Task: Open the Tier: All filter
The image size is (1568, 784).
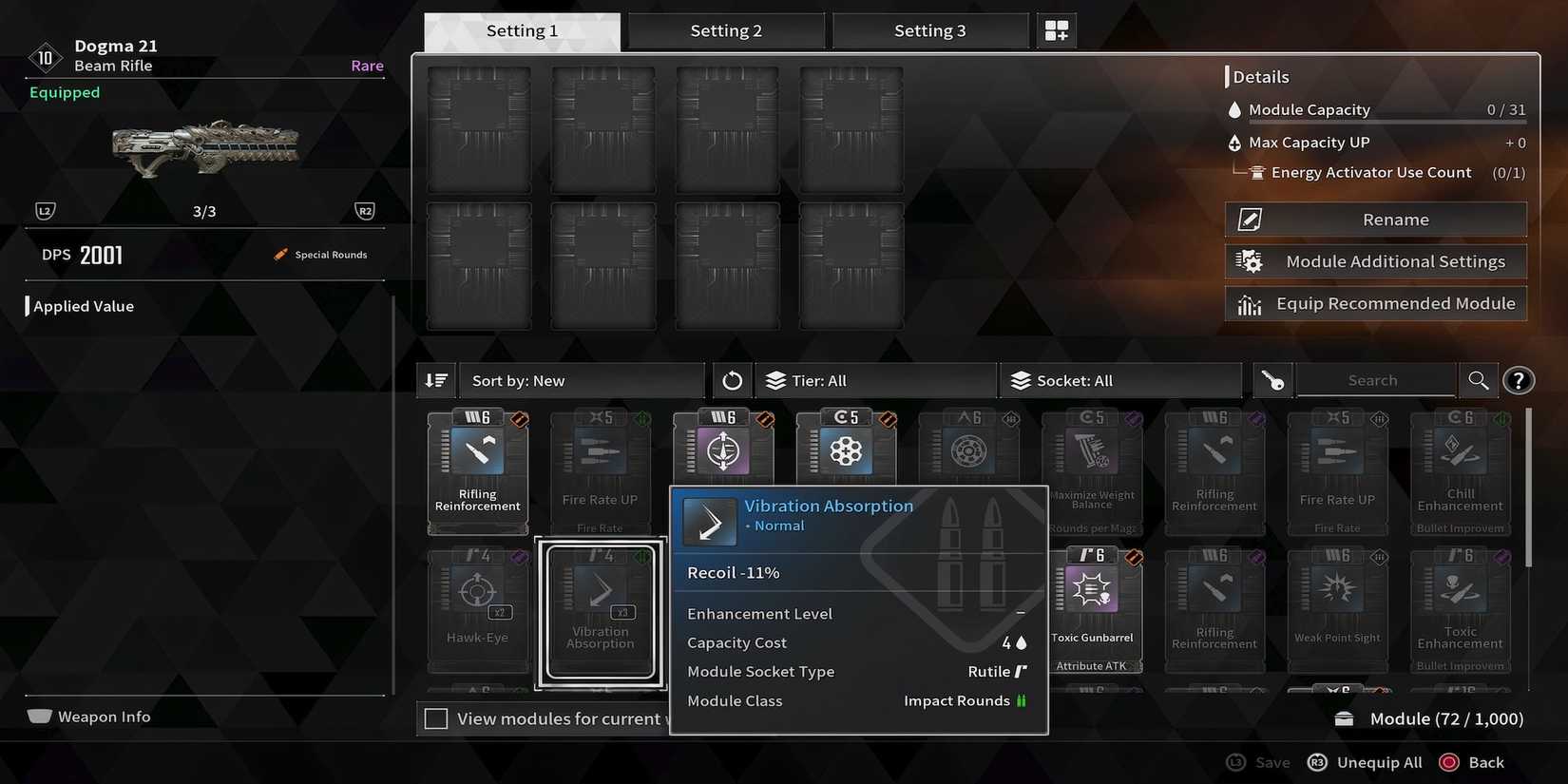Action: point(874,380)
